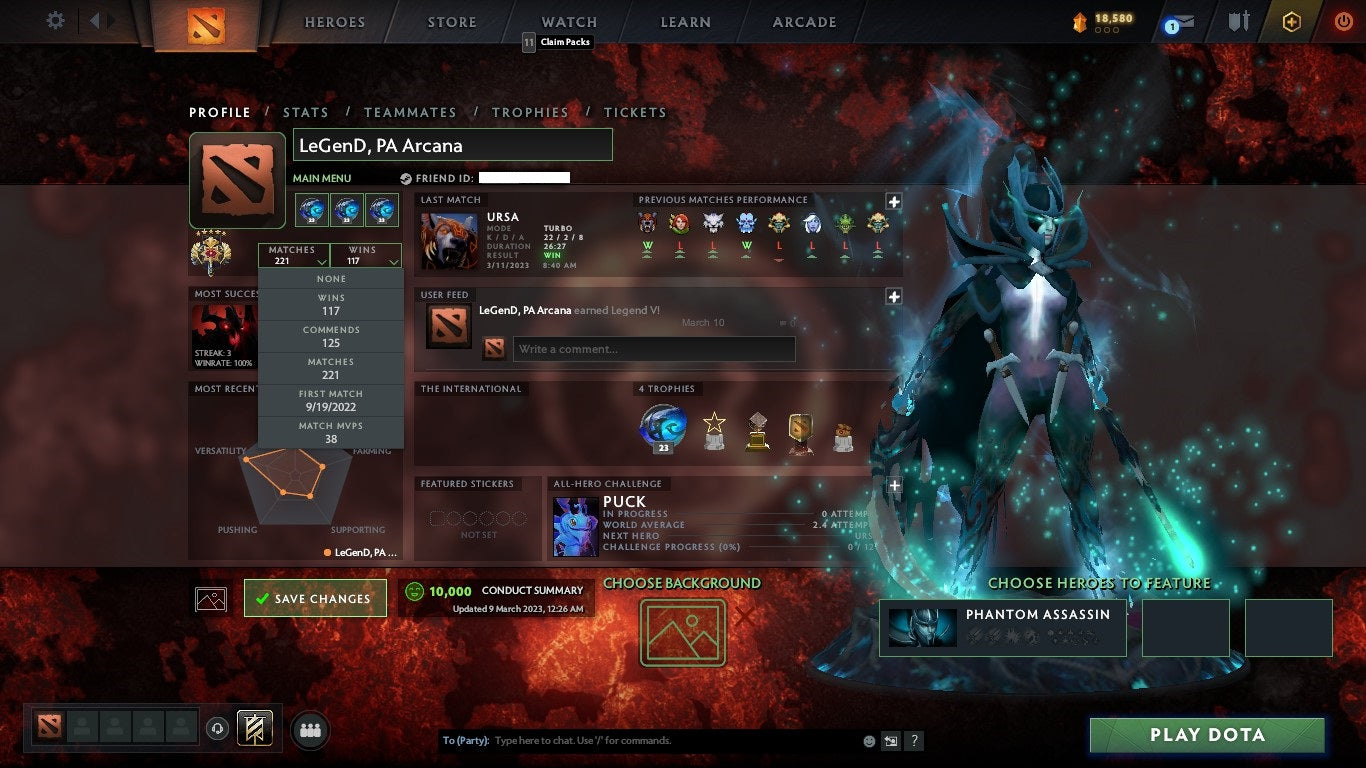Open the Armory shield and sword icon
1366x768 pixels.
[x=1238, y=21]
